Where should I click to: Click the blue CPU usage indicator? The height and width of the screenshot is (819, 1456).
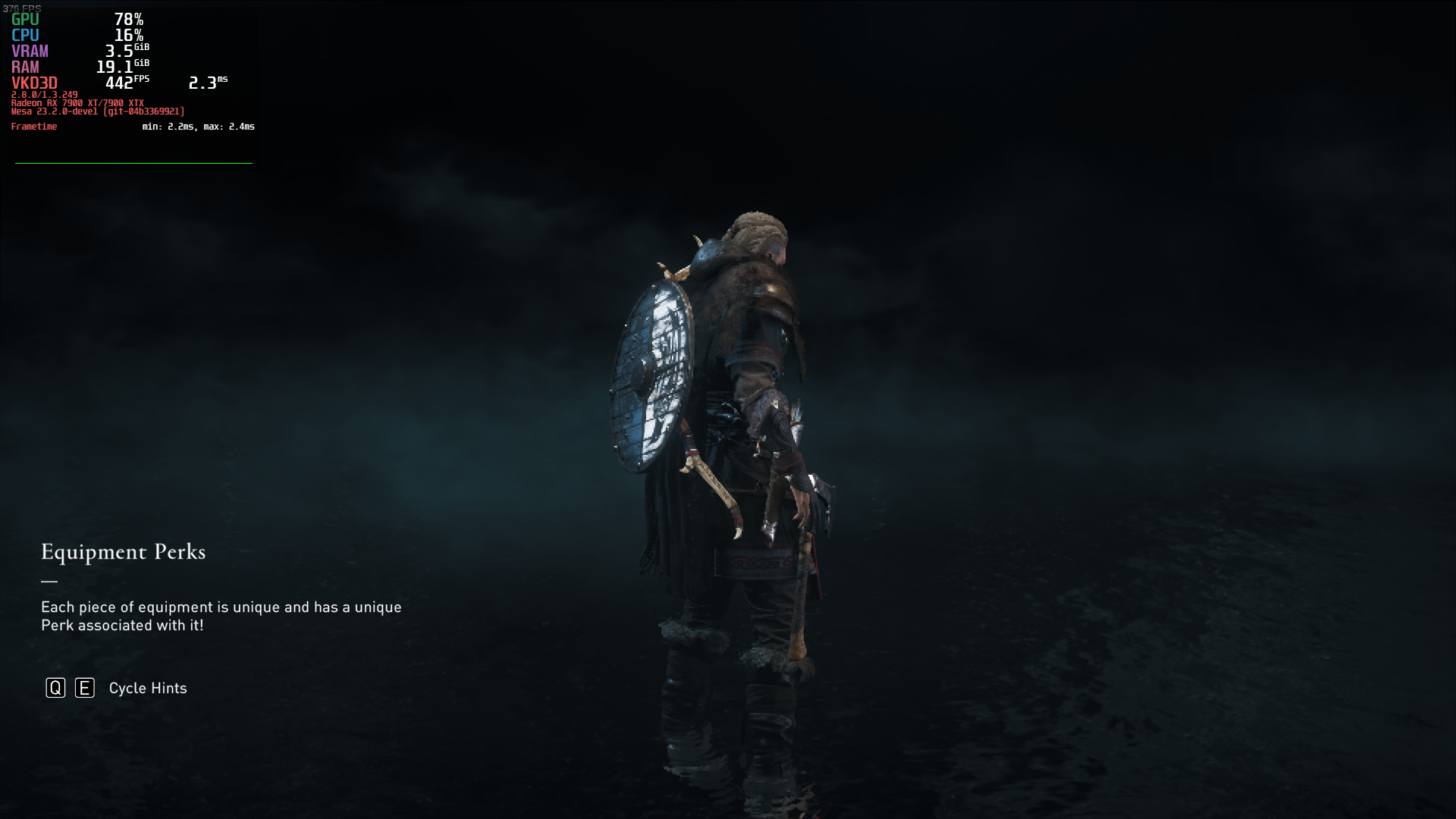(x=24, y=35)
